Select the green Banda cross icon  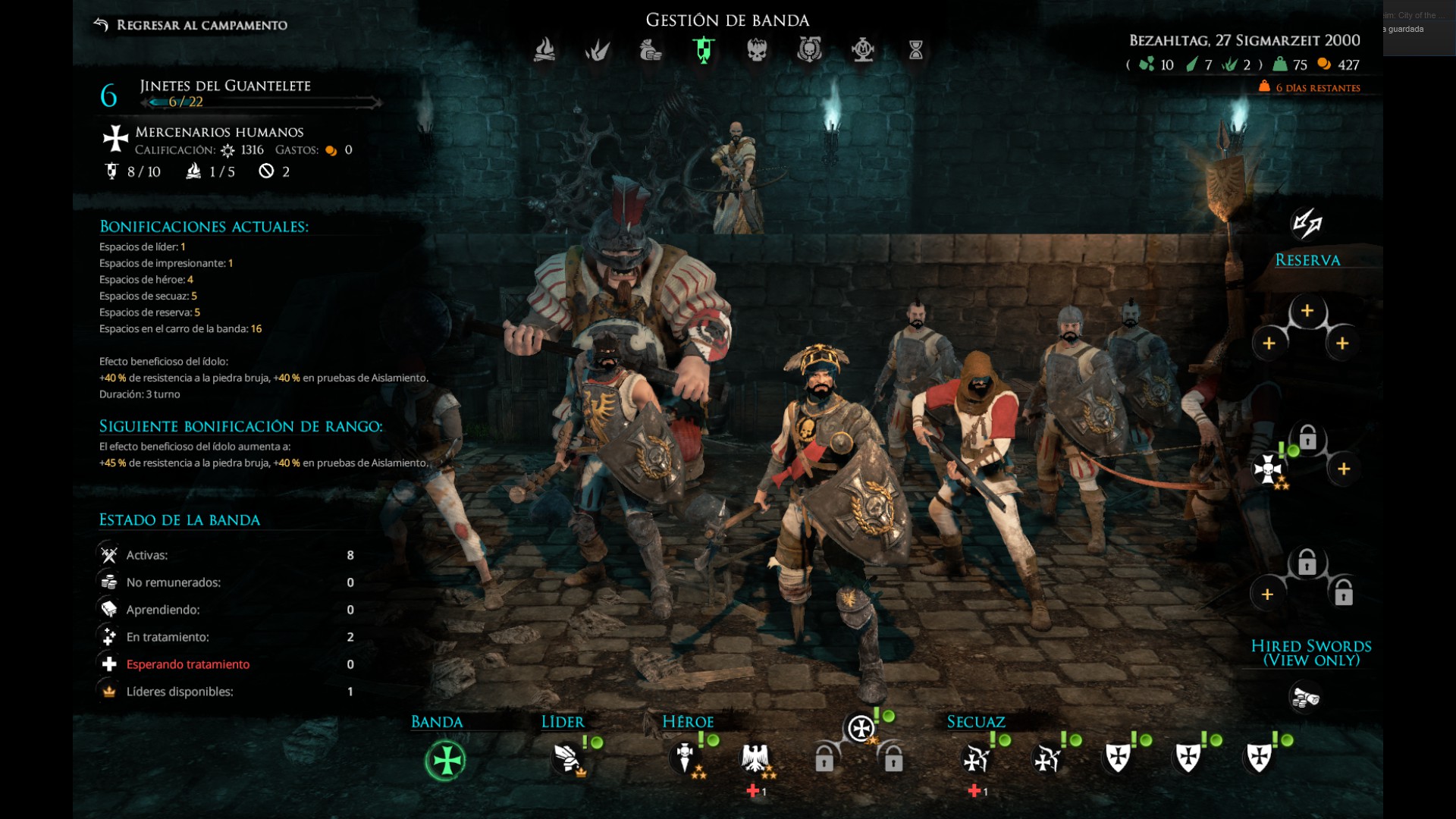(446, 760)
